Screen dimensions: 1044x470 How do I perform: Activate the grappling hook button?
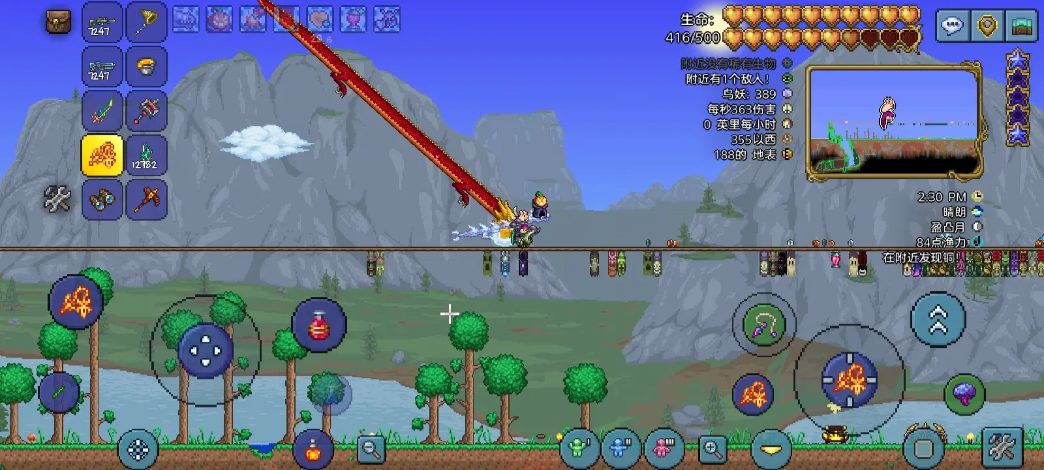[763, 323]
